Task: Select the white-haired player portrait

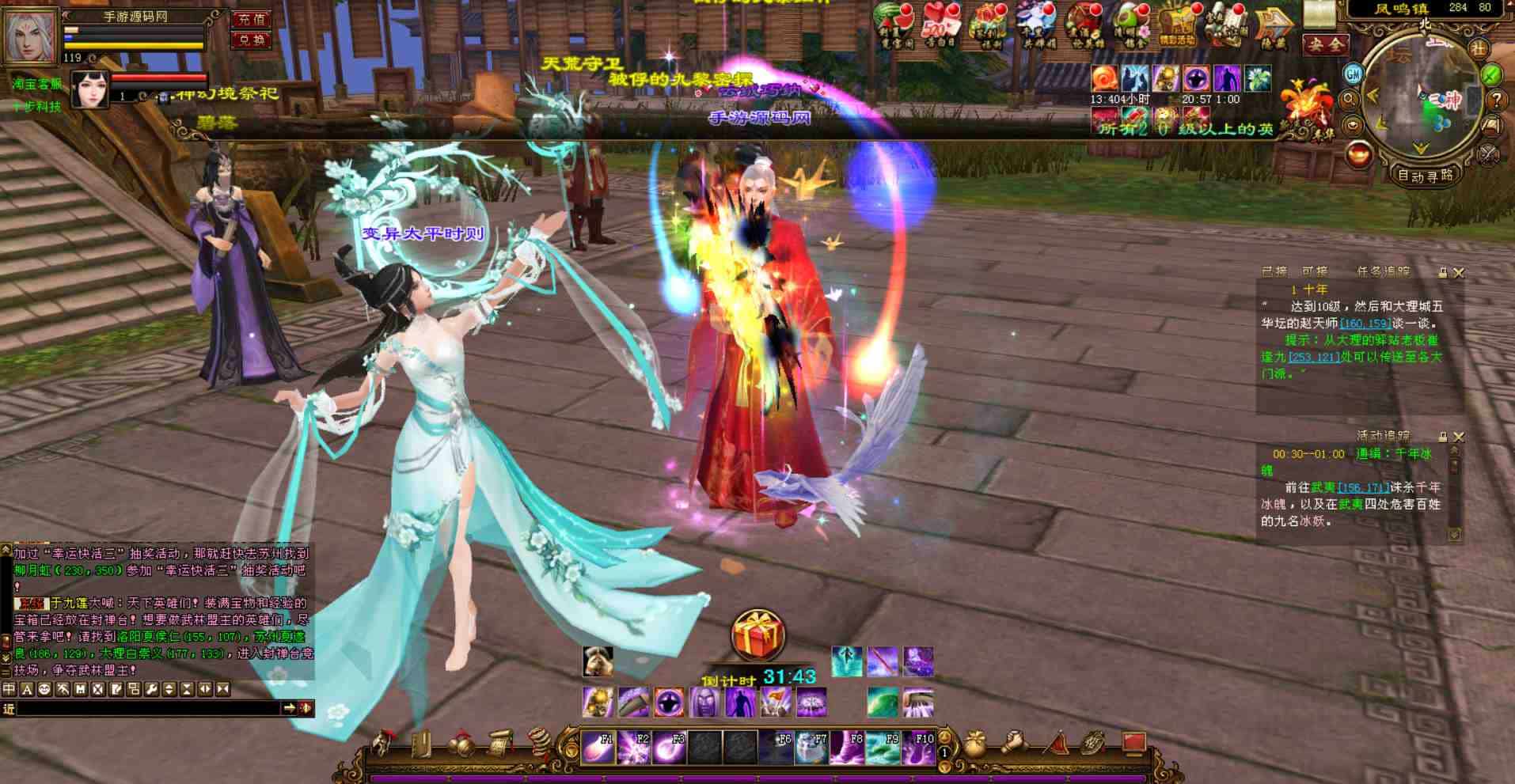Action: click(x=32, y=36)
